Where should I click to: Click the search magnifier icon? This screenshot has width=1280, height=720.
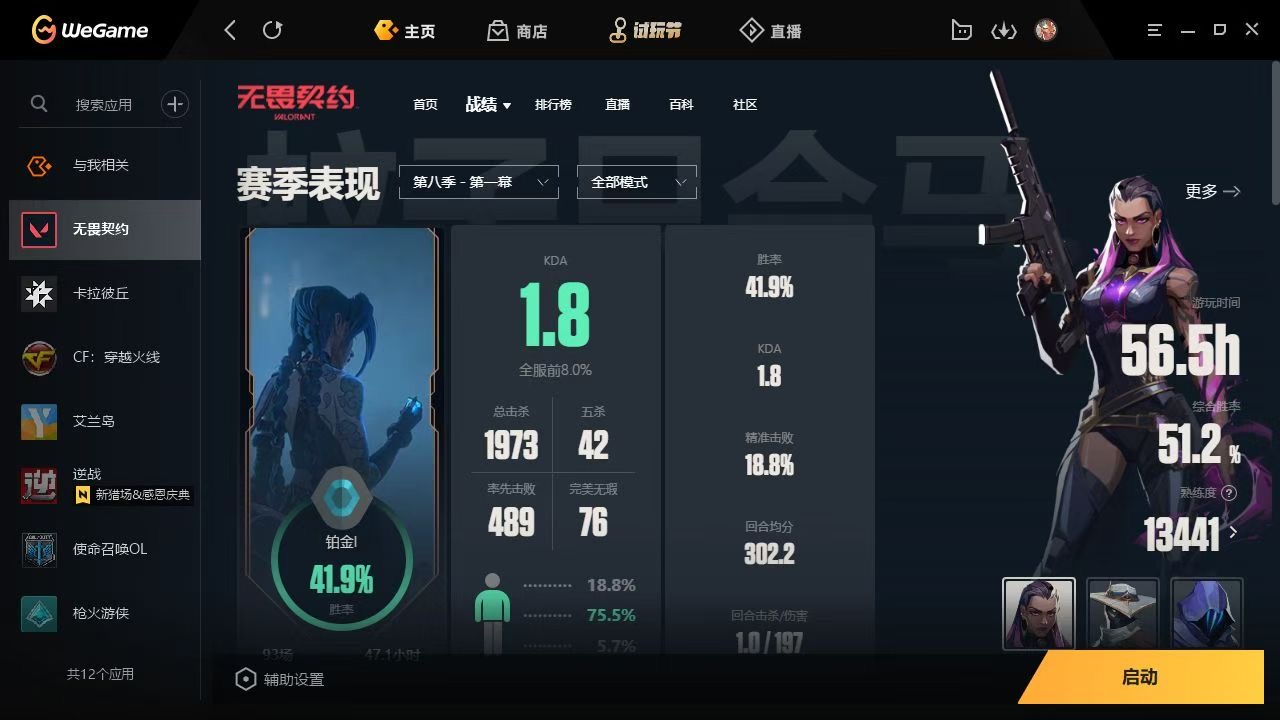(x=39, y=103)
